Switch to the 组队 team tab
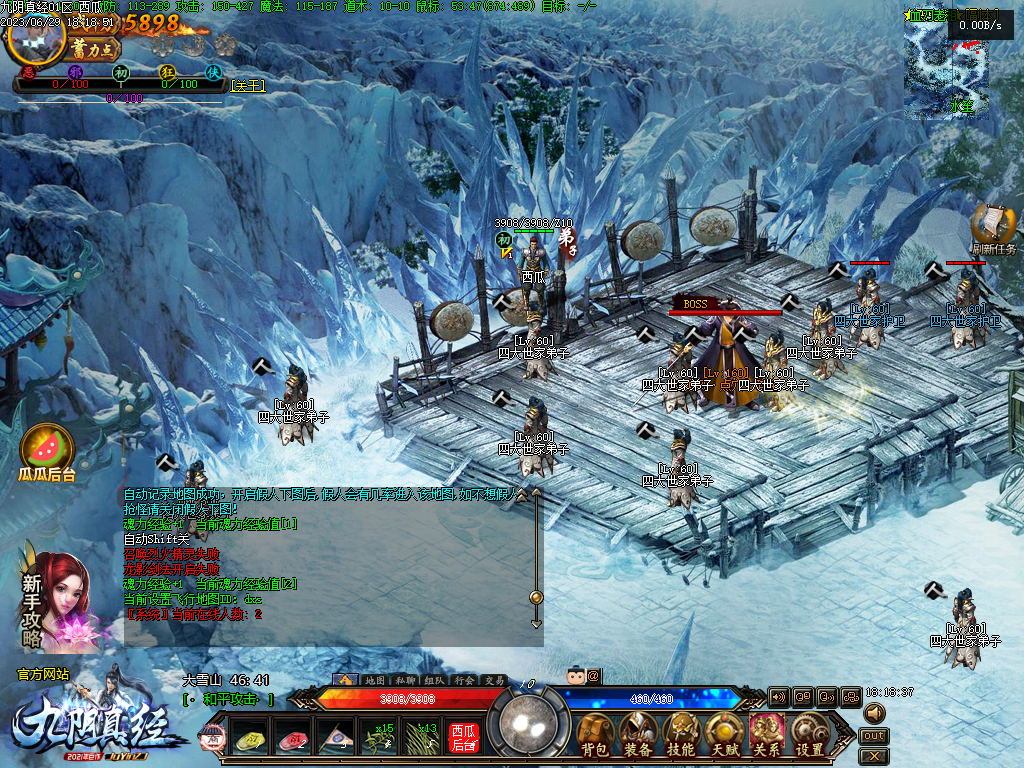This screenshot has width=1024, height=768. (434, 680)
